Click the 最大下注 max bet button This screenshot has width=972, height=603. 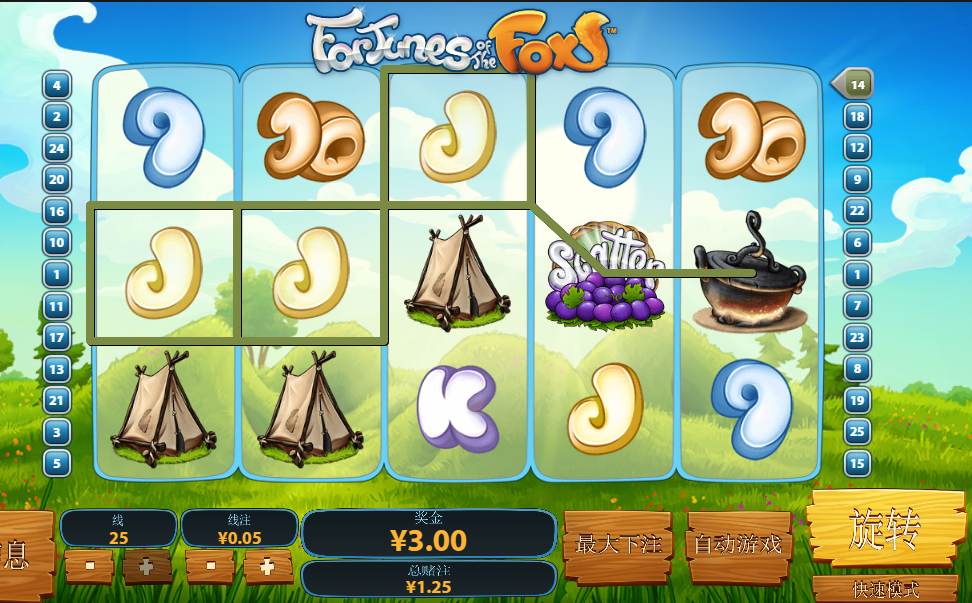click(619, 545)
